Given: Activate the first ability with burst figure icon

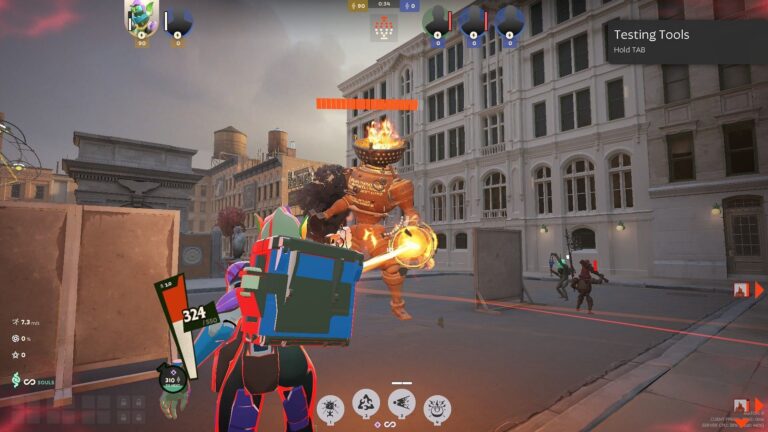Looking at the screenshot, I should click(x=330, y=407).
